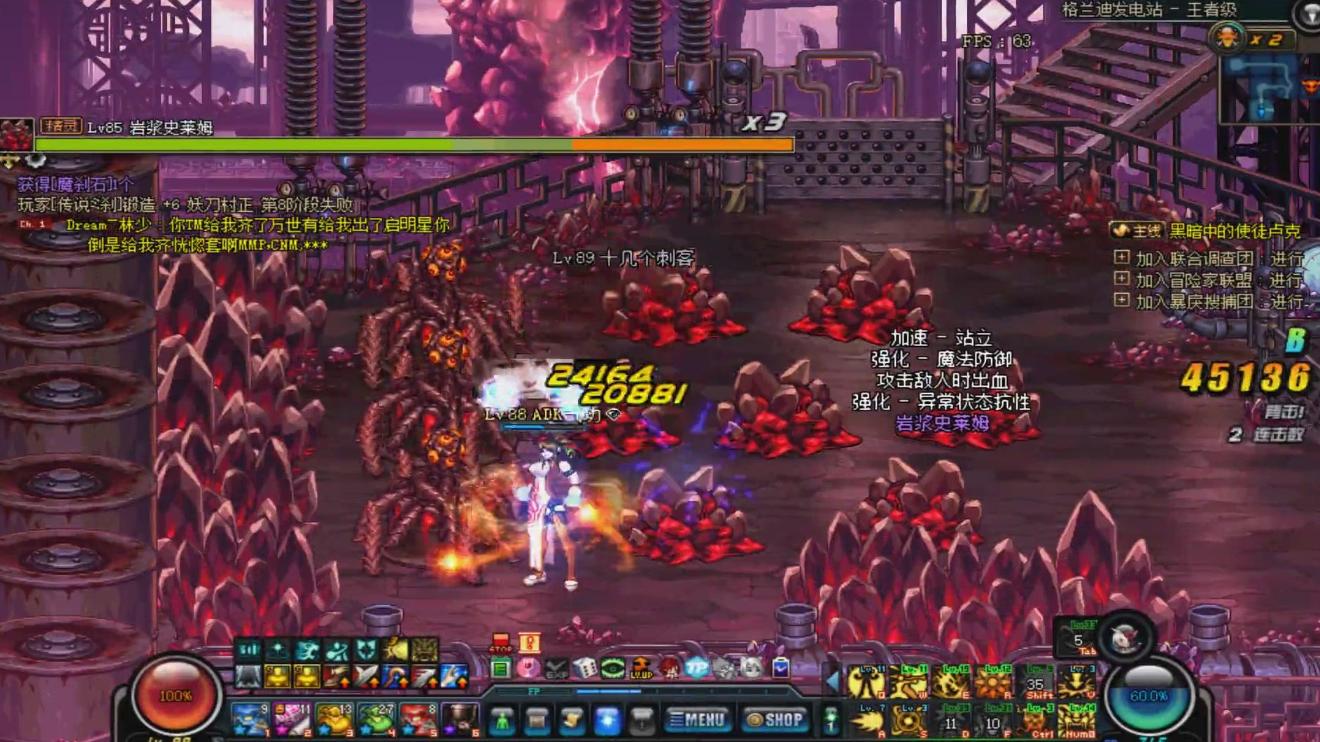Image resolution: width=1320 pixels, height=742 pixels.
Task: Activate the skill bound to E
Action: pyautogui.click(x=951, y=682)
